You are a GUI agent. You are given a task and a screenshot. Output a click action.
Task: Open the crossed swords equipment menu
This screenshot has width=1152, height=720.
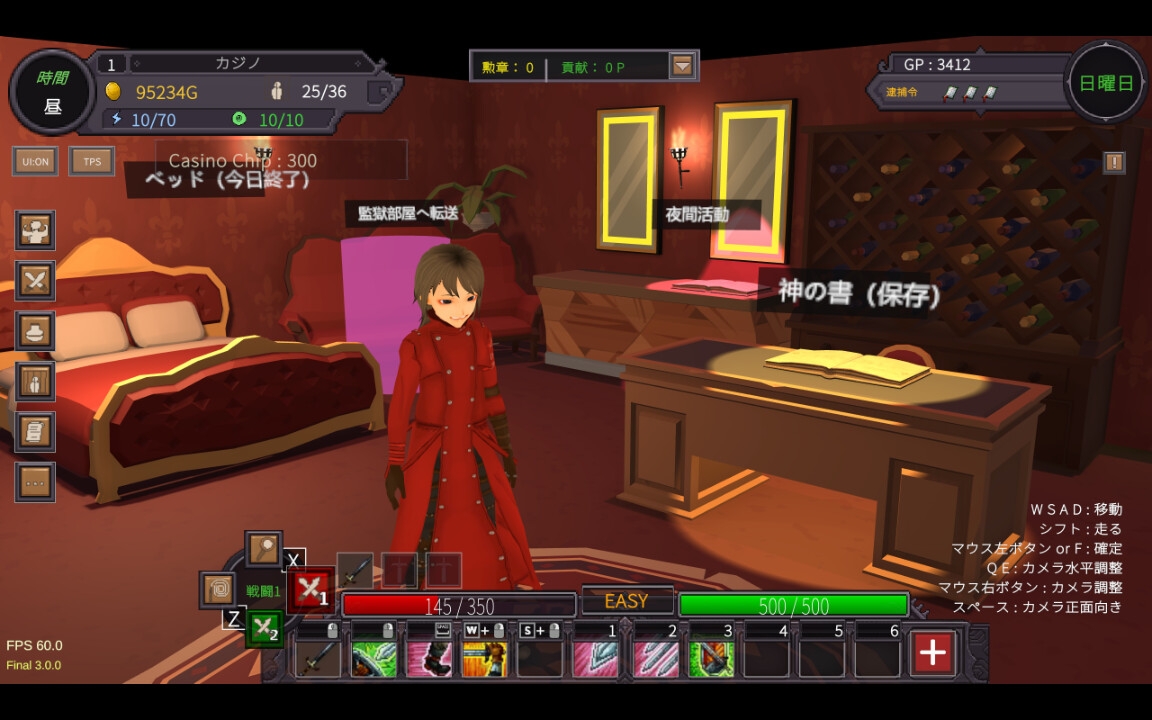point(36,281)
